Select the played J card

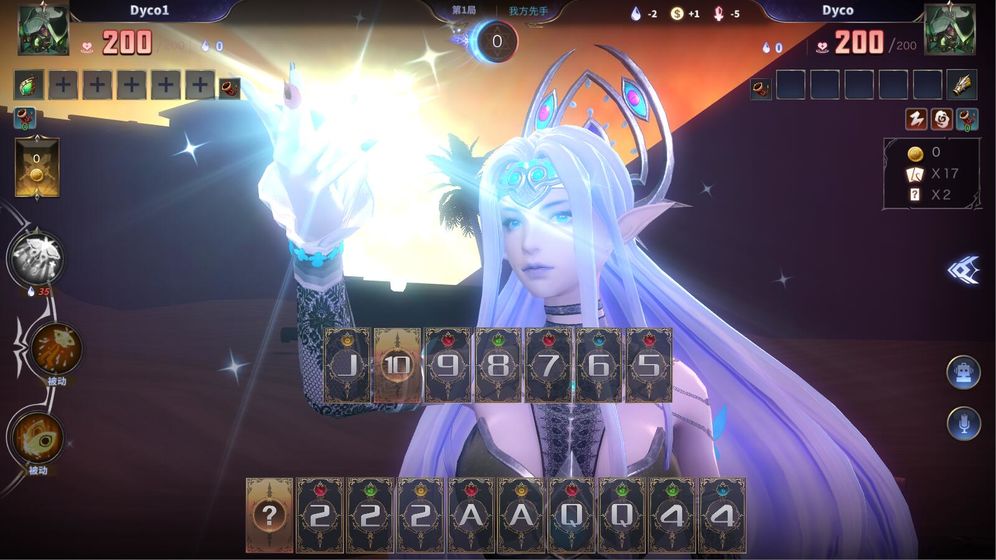coord(346,365)
